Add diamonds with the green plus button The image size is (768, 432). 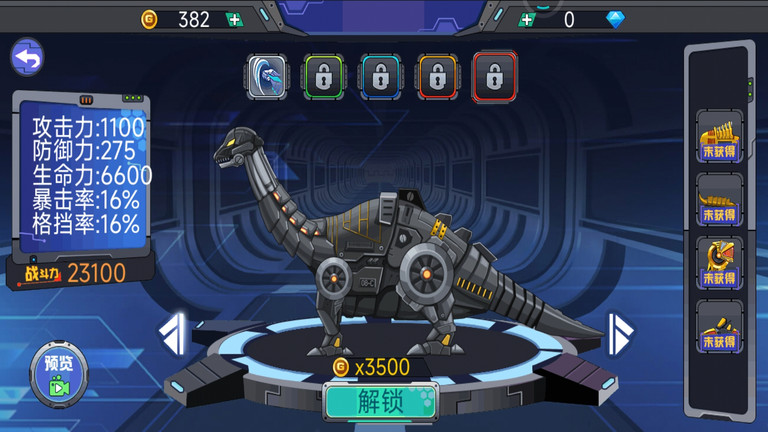(527, 19)
